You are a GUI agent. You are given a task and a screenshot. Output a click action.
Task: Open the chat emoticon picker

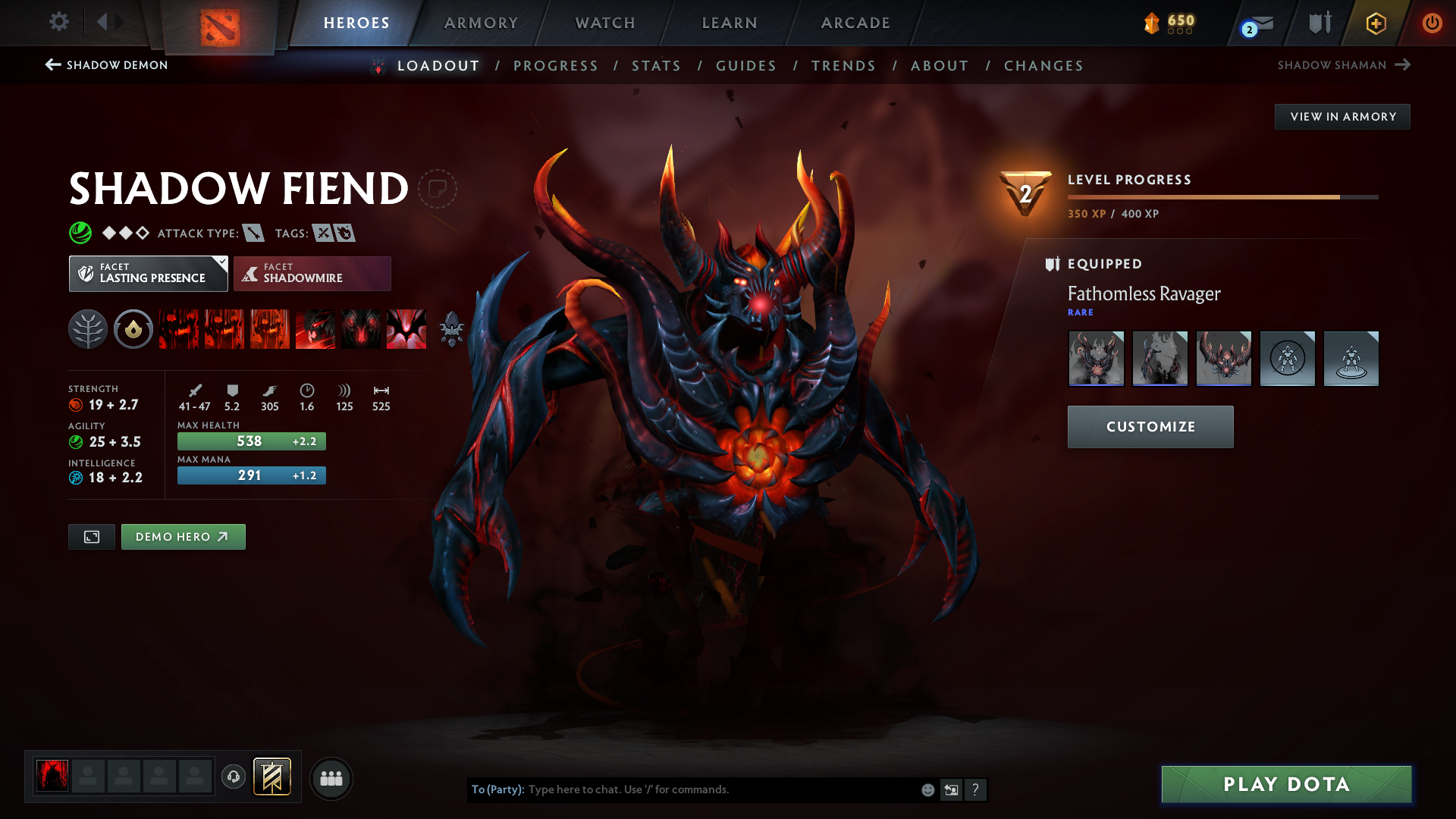927,789
